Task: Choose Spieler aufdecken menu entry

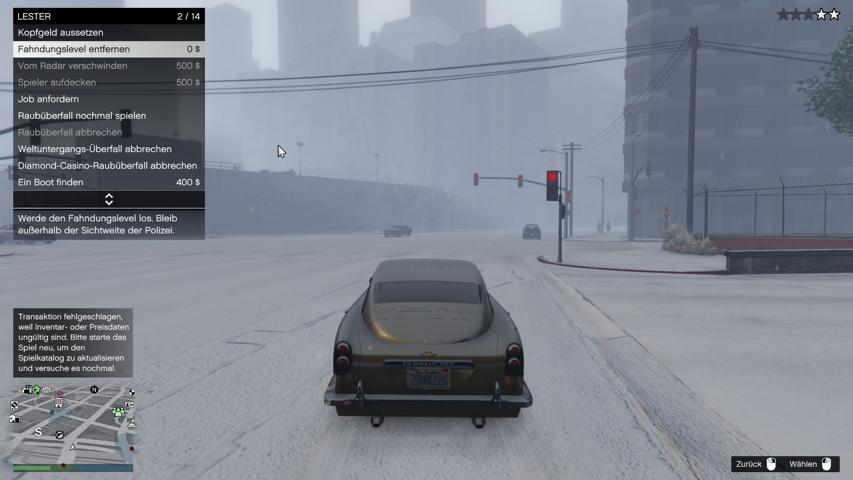Action: point(108,82)
